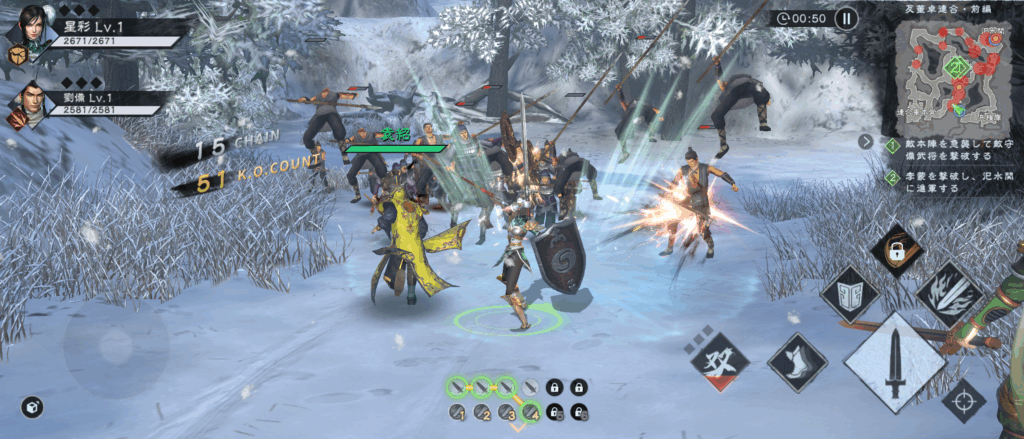Screen dimensions: 1024x439
Task: Trigger the red Musou kanji skill
Action: tap(720, 361)
